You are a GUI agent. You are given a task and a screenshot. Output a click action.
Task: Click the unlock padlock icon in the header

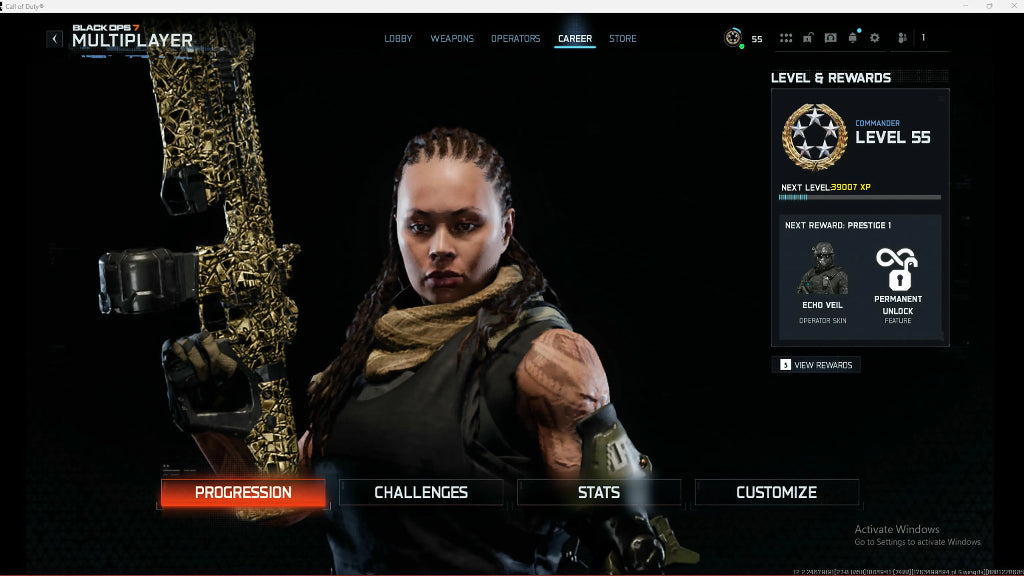pyautogui.click(x=808, y=38)
